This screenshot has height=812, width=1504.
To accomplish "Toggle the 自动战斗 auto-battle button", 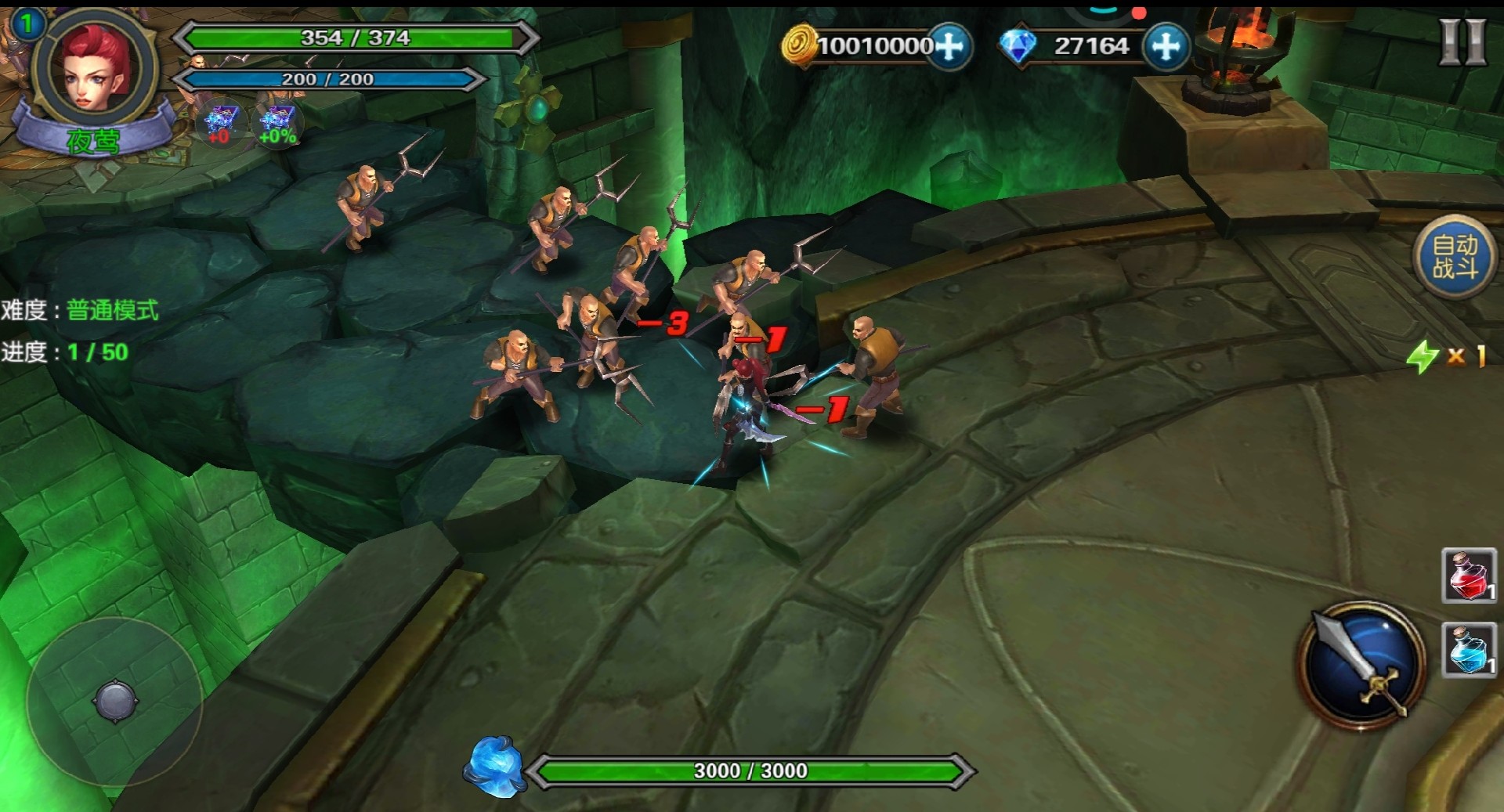I will [x=1455, y=257].
